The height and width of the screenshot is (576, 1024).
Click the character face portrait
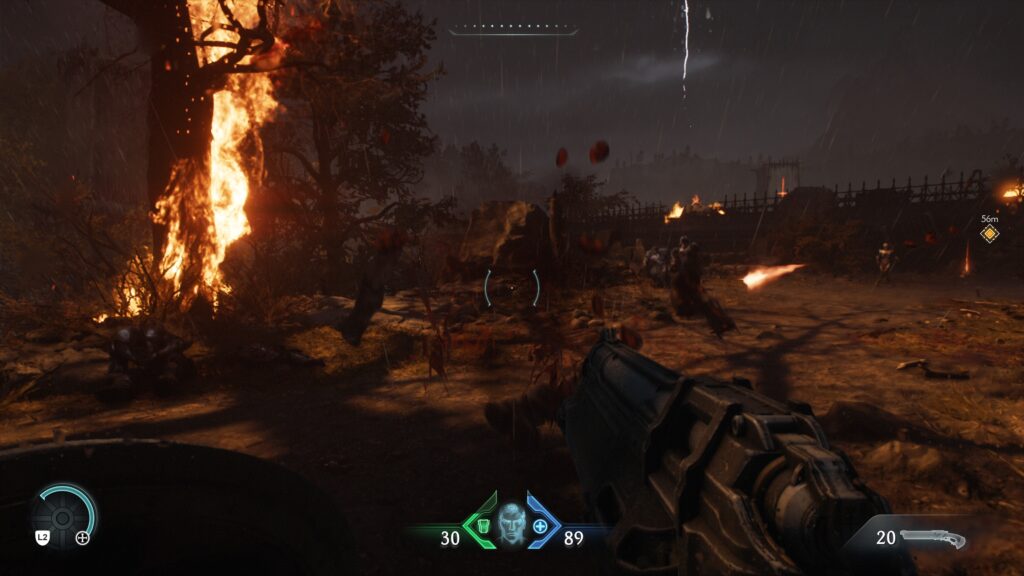pos(511,522)
